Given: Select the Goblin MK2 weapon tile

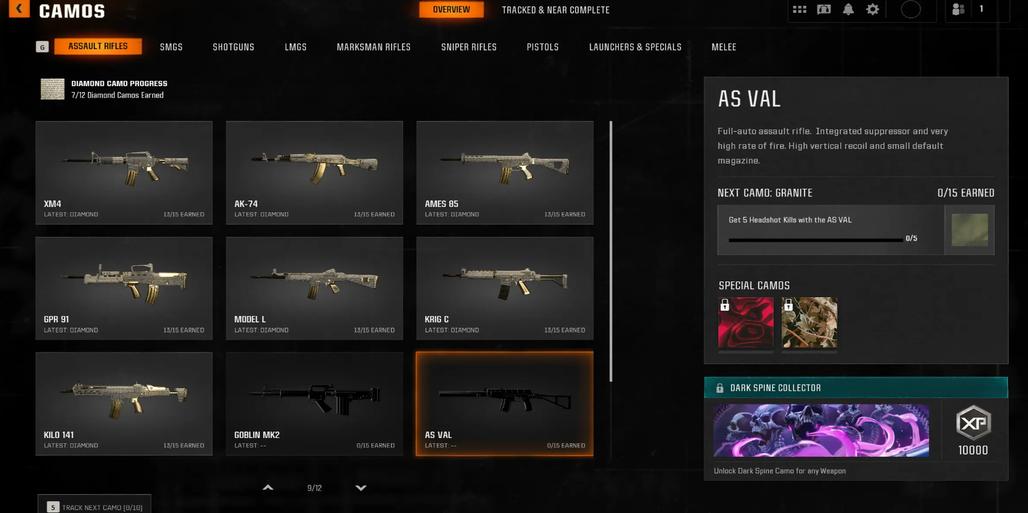Looking at the screenshot, I should [314, 403].
